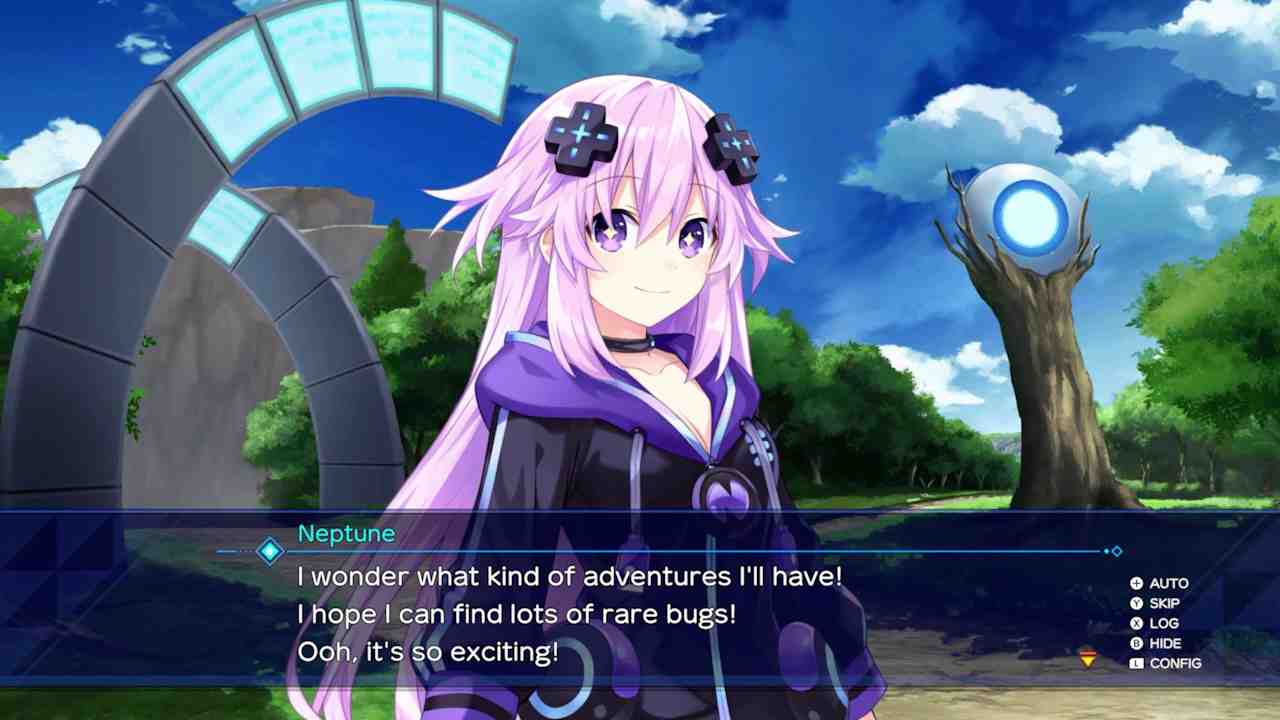Select SKIP to fast-forward the dialogue
Screen dimensions: 1280x720
pos(1155,603)
